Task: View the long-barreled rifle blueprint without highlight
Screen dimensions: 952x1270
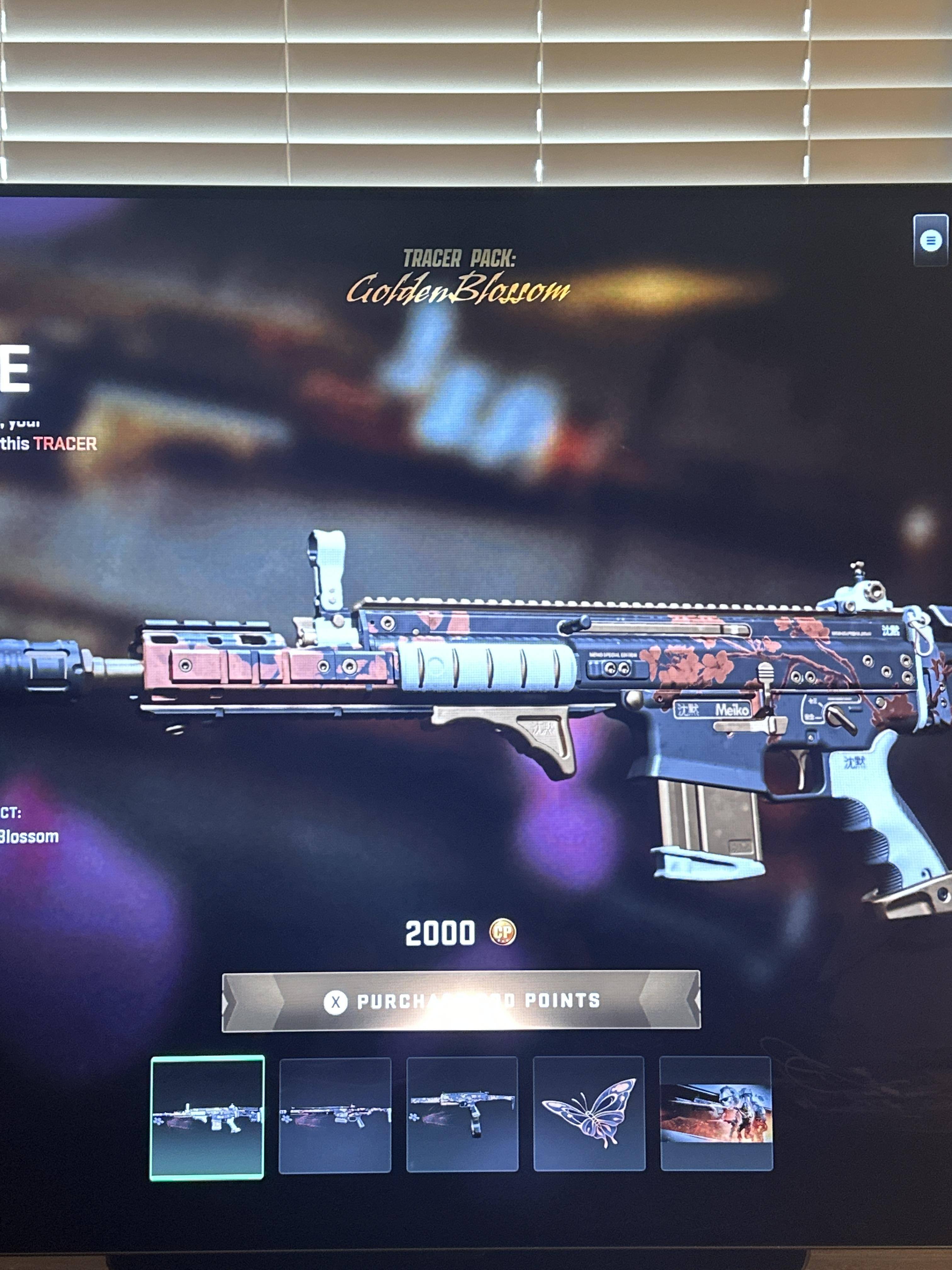Action: [x=335, y=1114]
